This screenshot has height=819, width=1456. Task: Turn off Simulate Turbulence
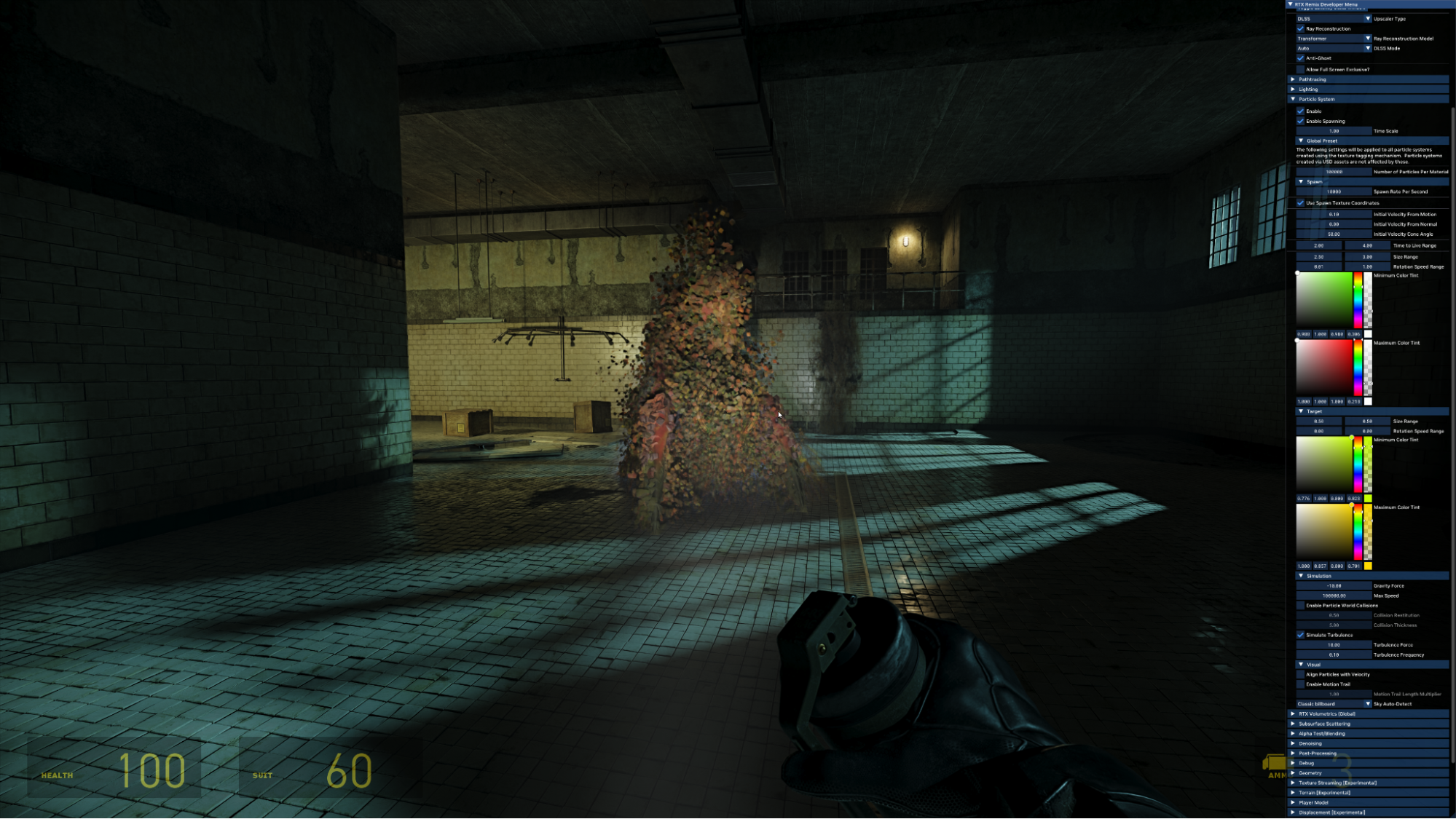[x=1301, y=635]
